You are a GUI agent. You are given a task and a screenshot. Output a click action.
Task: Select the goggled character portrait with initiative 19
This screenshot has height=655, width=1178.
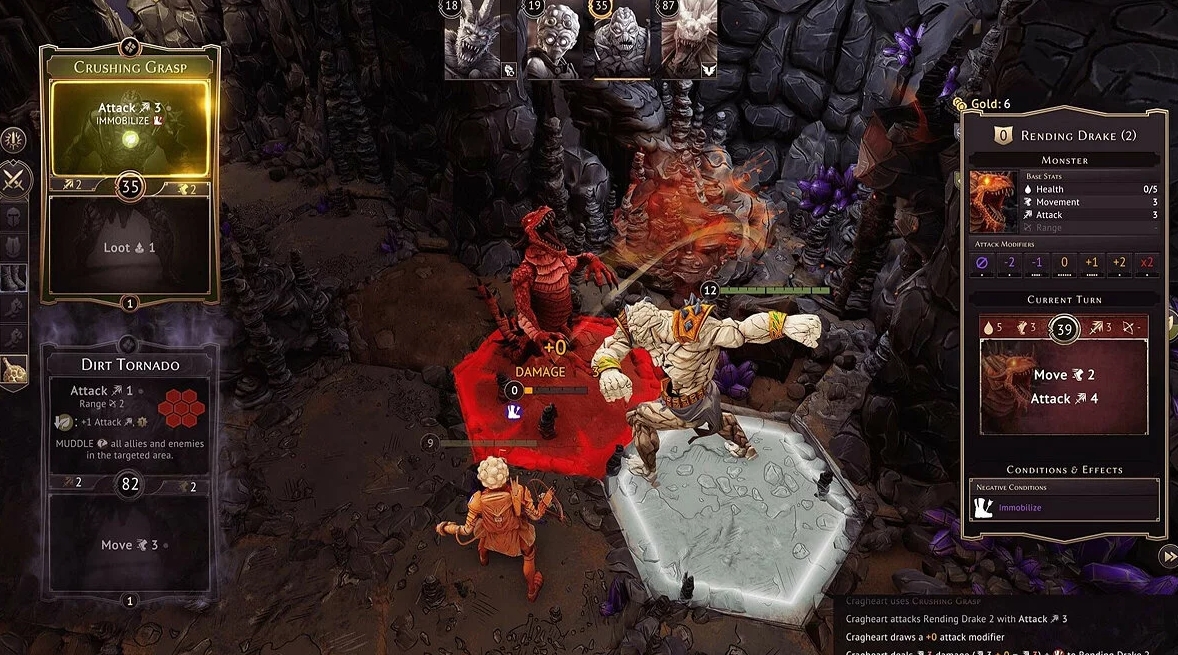[x=549, y=40]
